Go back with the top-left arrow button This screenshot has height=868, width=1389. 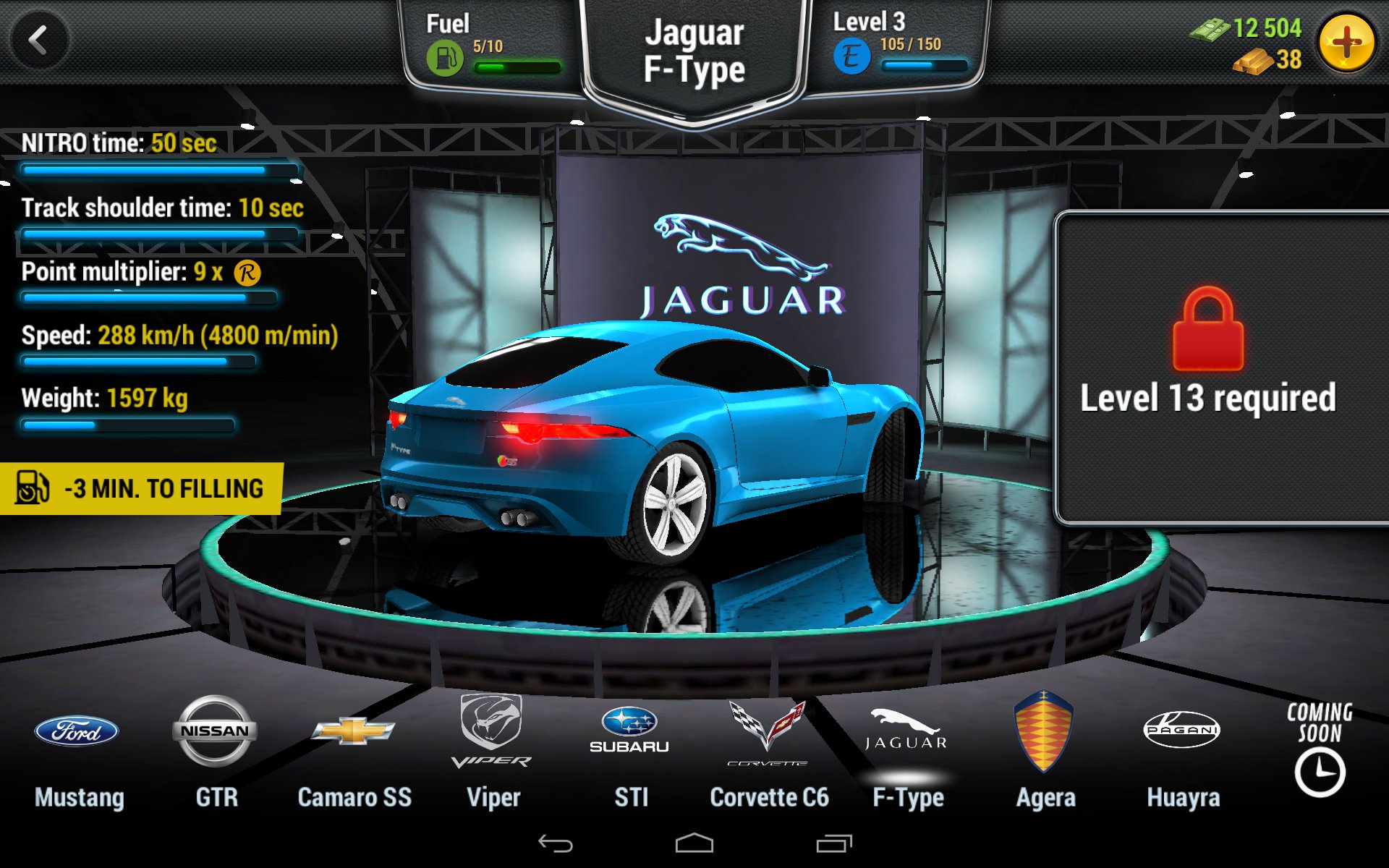[x=39, y=41]
